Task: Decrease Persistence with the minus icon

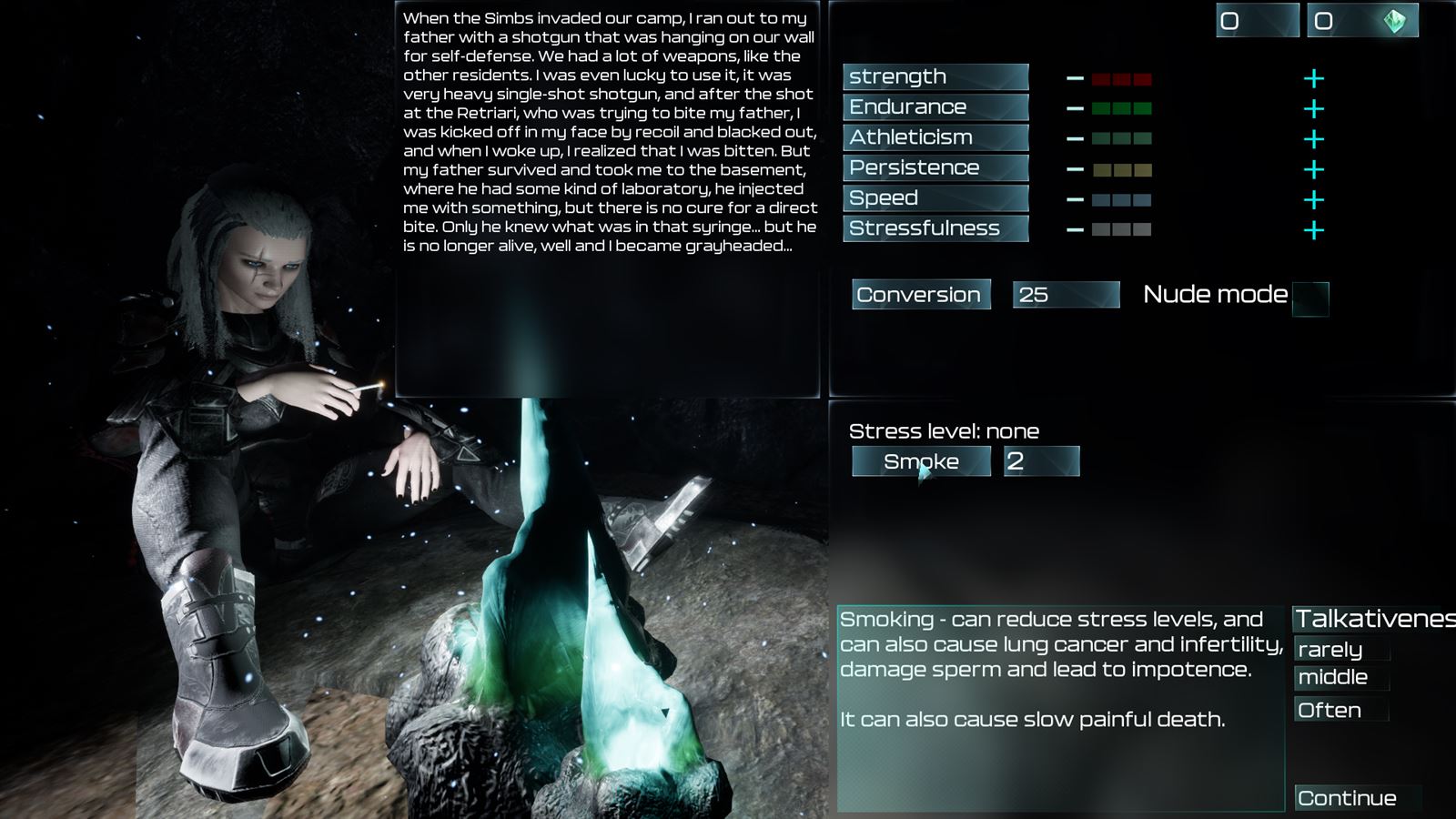Action: (1077, 167)
